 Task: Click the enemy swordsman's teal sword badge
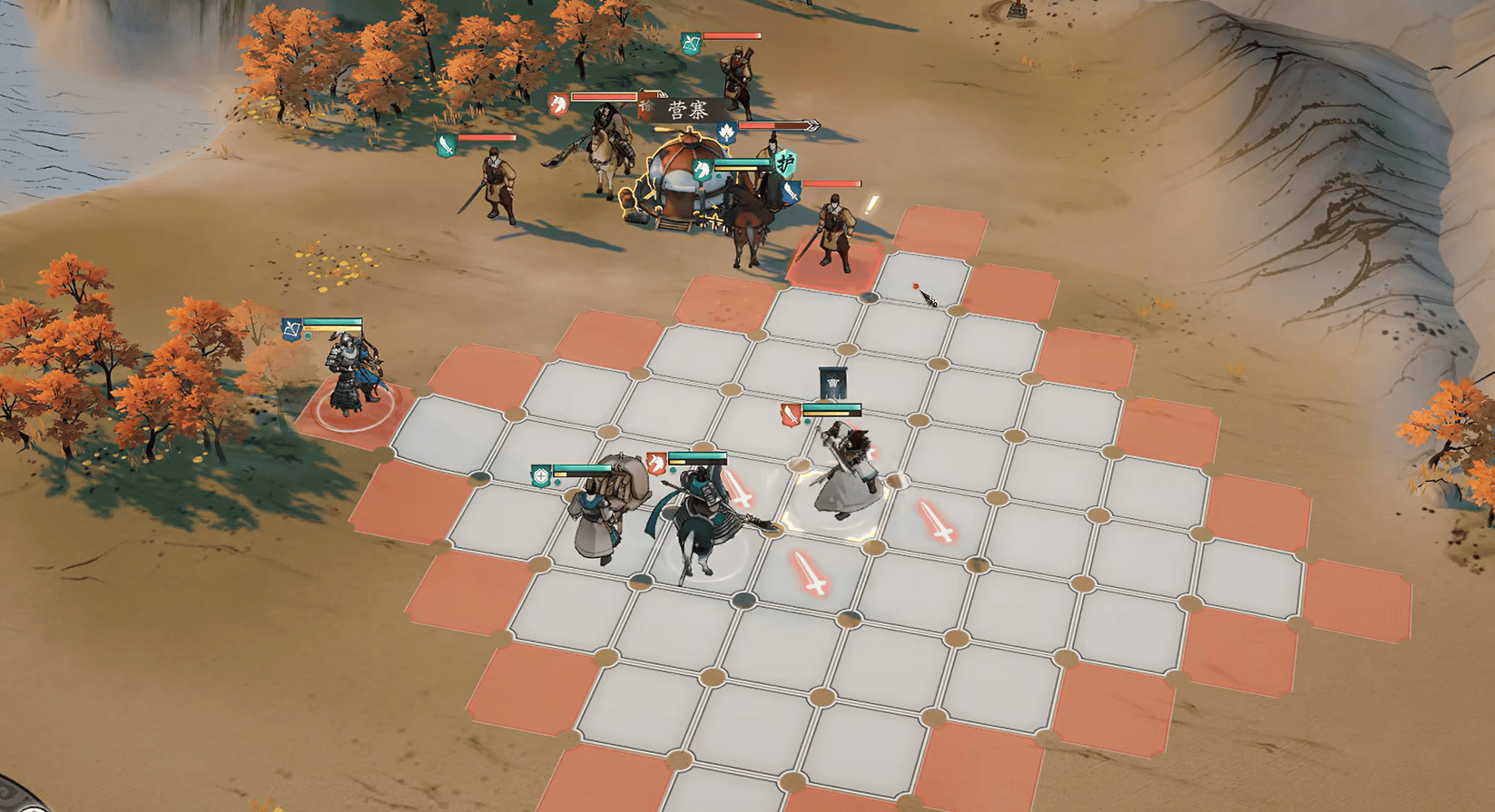pyautogui.click(x=446, y=145)
